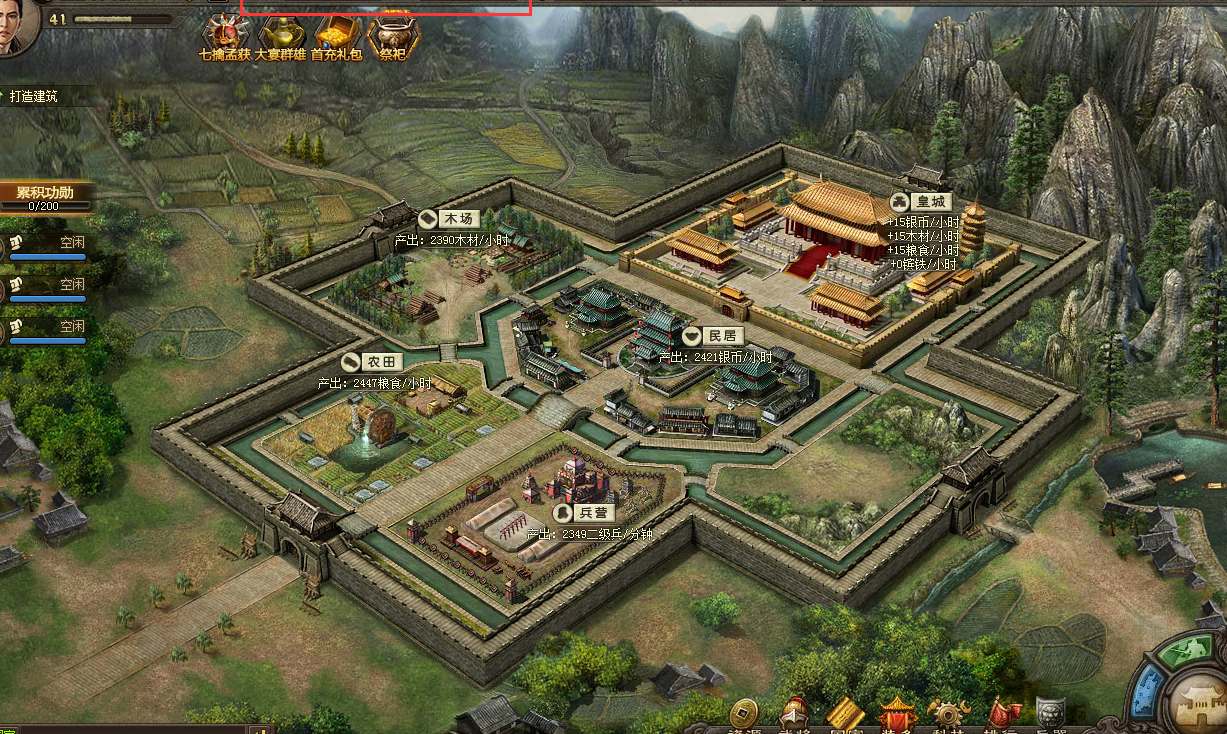The width and height of the screenshot is (1227, 734).
Task: Open the helmet generals menu
Action: 794,714
